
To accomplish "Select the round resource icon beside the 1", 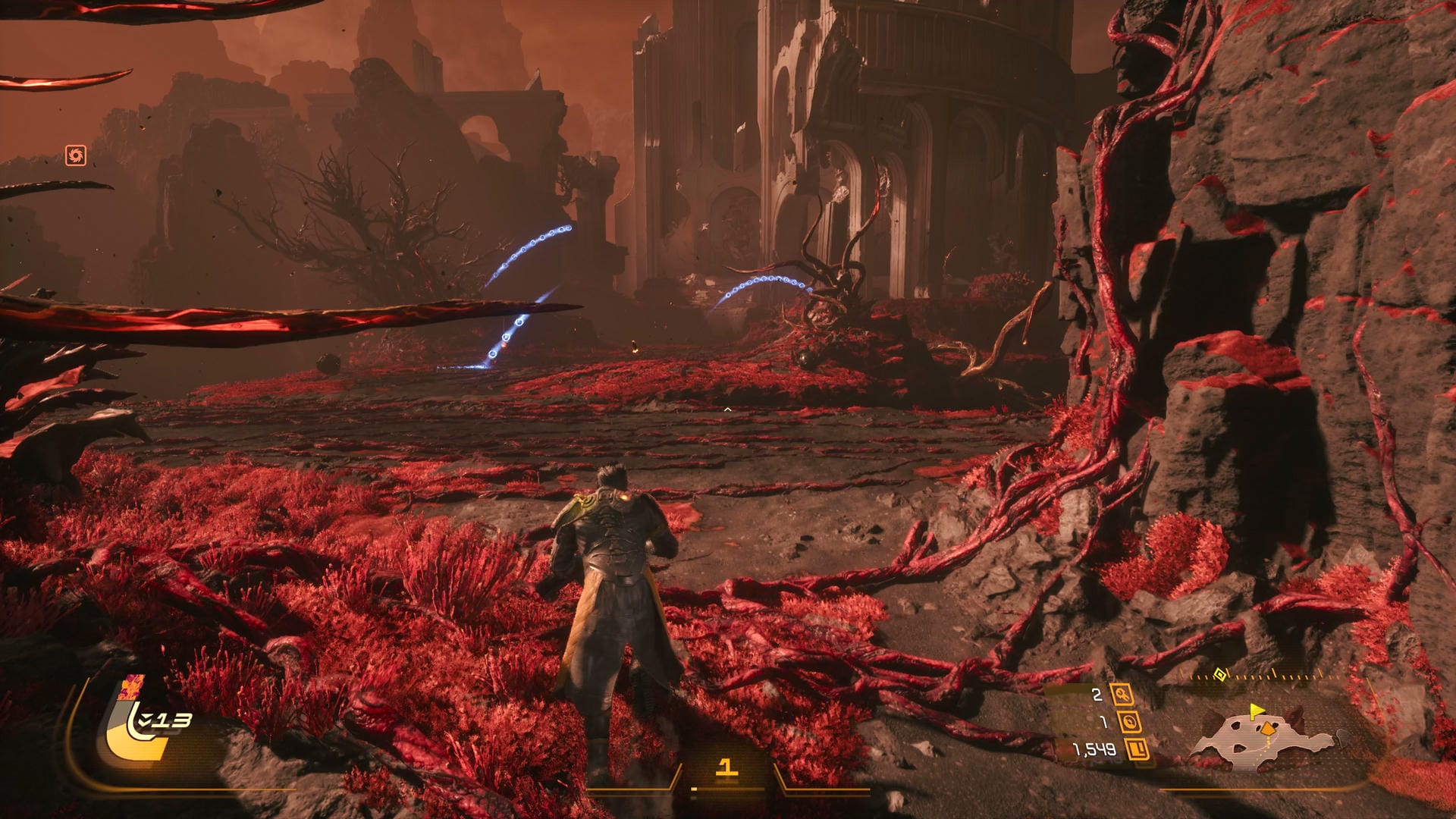I will 1129,722.
